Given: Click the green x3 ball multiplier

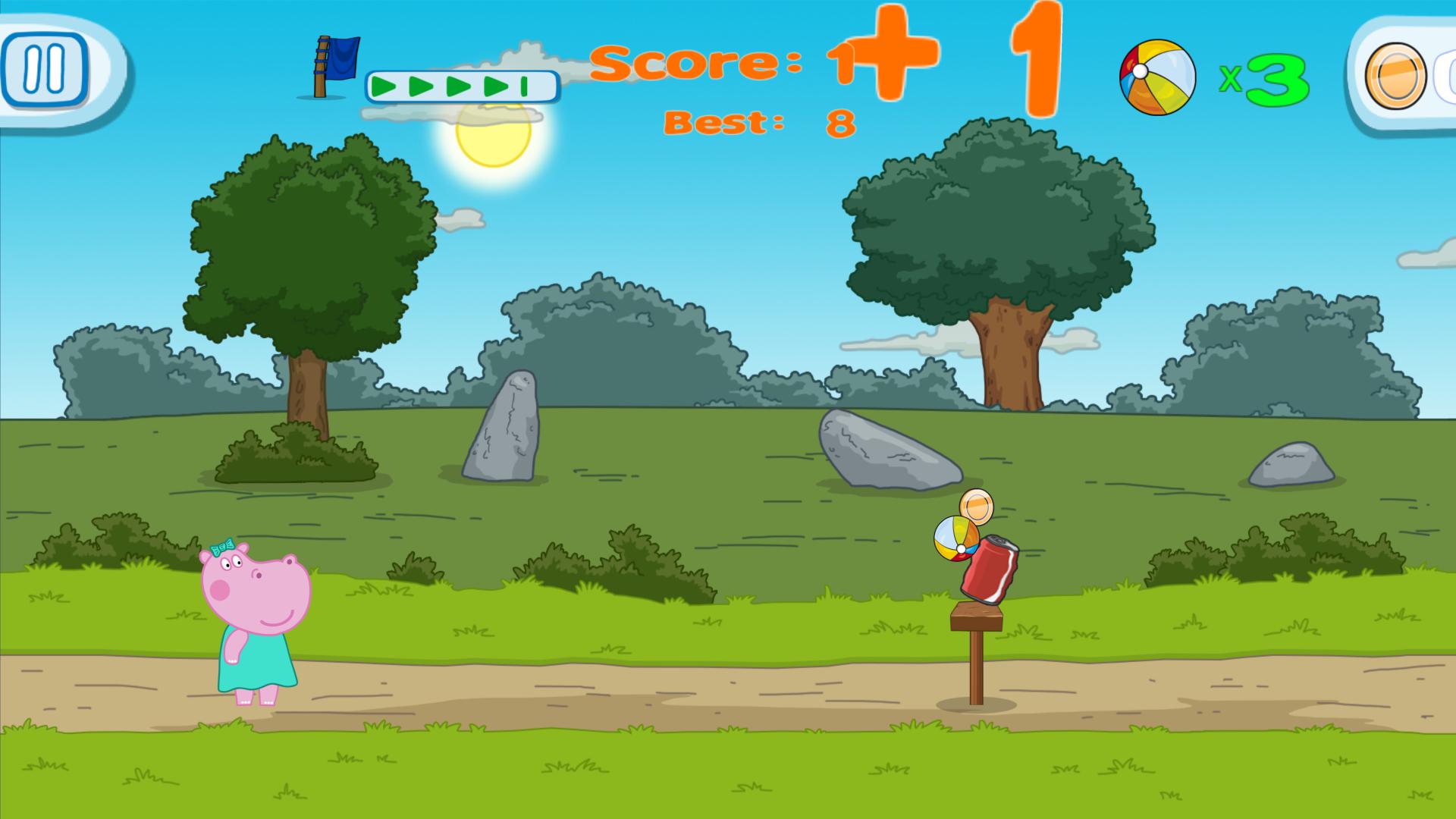Looking at the screenshot, I should pyautogui.click(x=1265, y=78).
